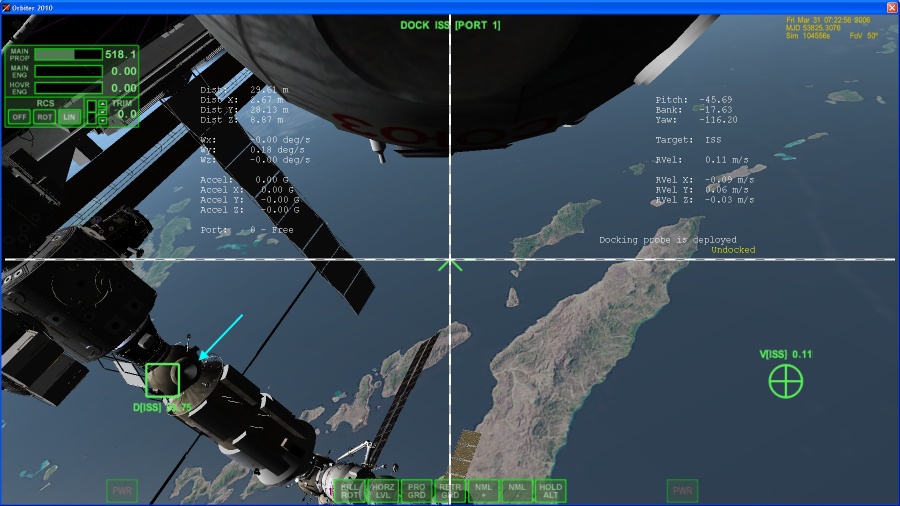Choose the NML + orientation mode
This screenshot has height=506, width=900.
(x=484, y=490)
